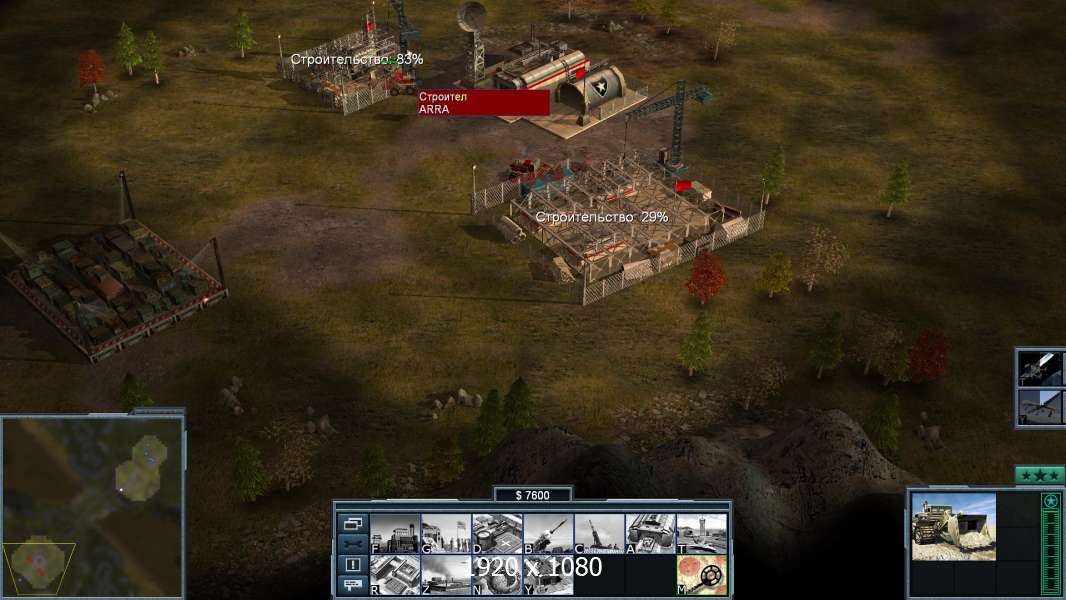Select the build option with hotkey F
Image resolution: width=1066 pixels, height=600 pixels.
395,534
